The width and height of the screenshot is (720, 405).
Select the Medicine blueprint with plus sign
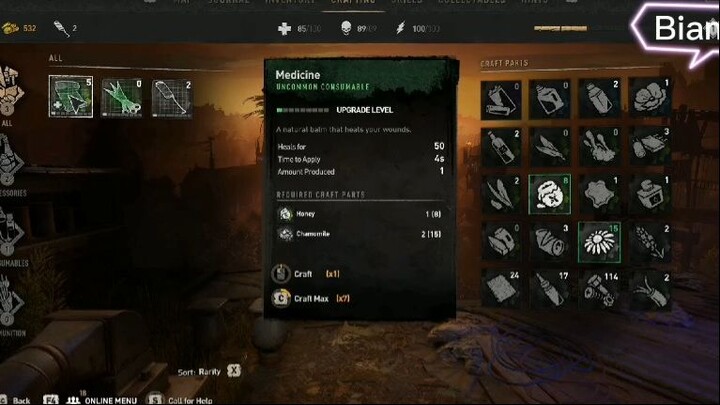[70, 96]
